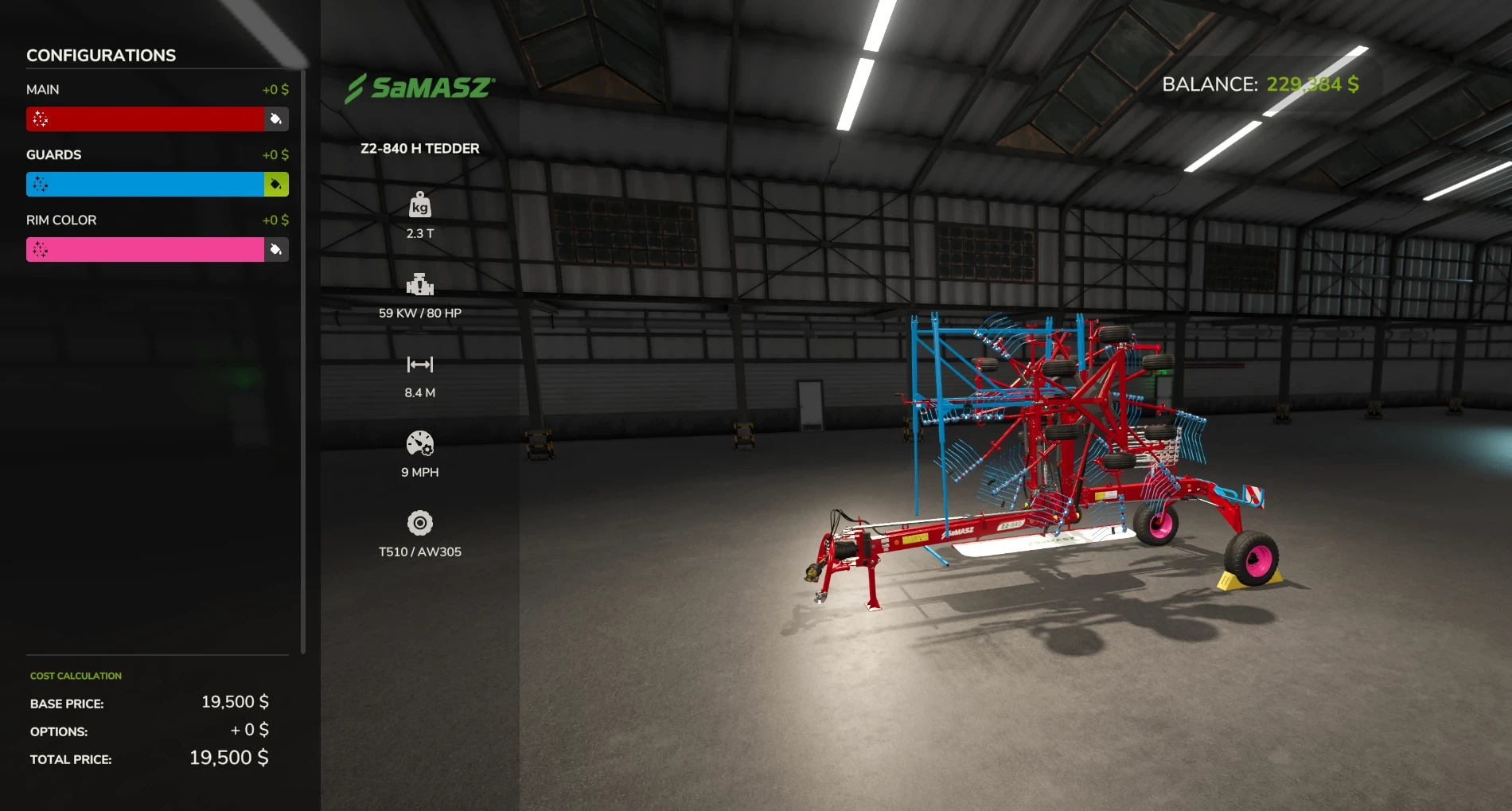Select the Z2-840 H TEDDER title
Viewport: 1512px width, 811px height.
coord(419,148)
